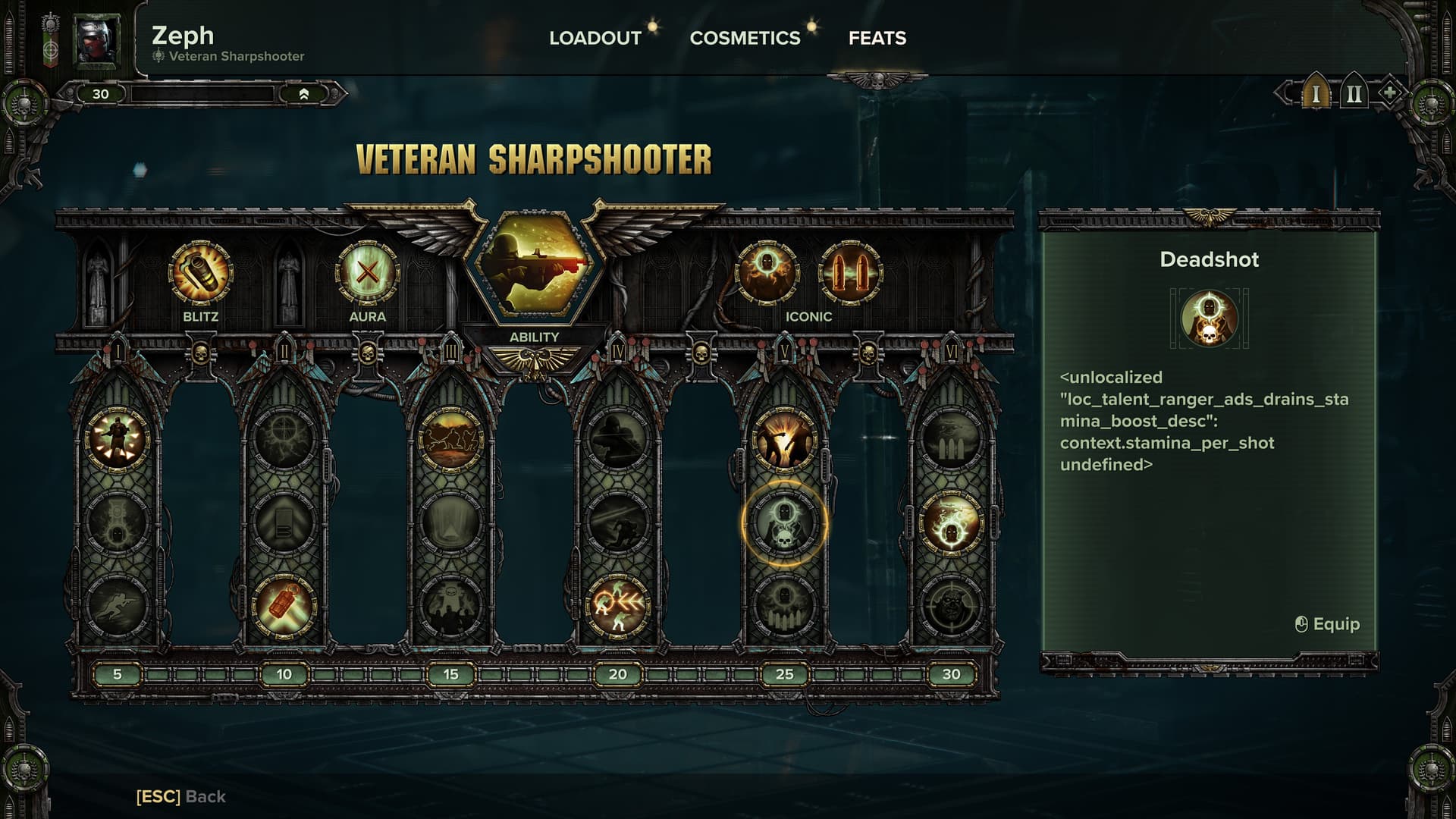Equip the Deadshot feat
The width and height of the screenshot is (1456, 819).
[1327, 624]
